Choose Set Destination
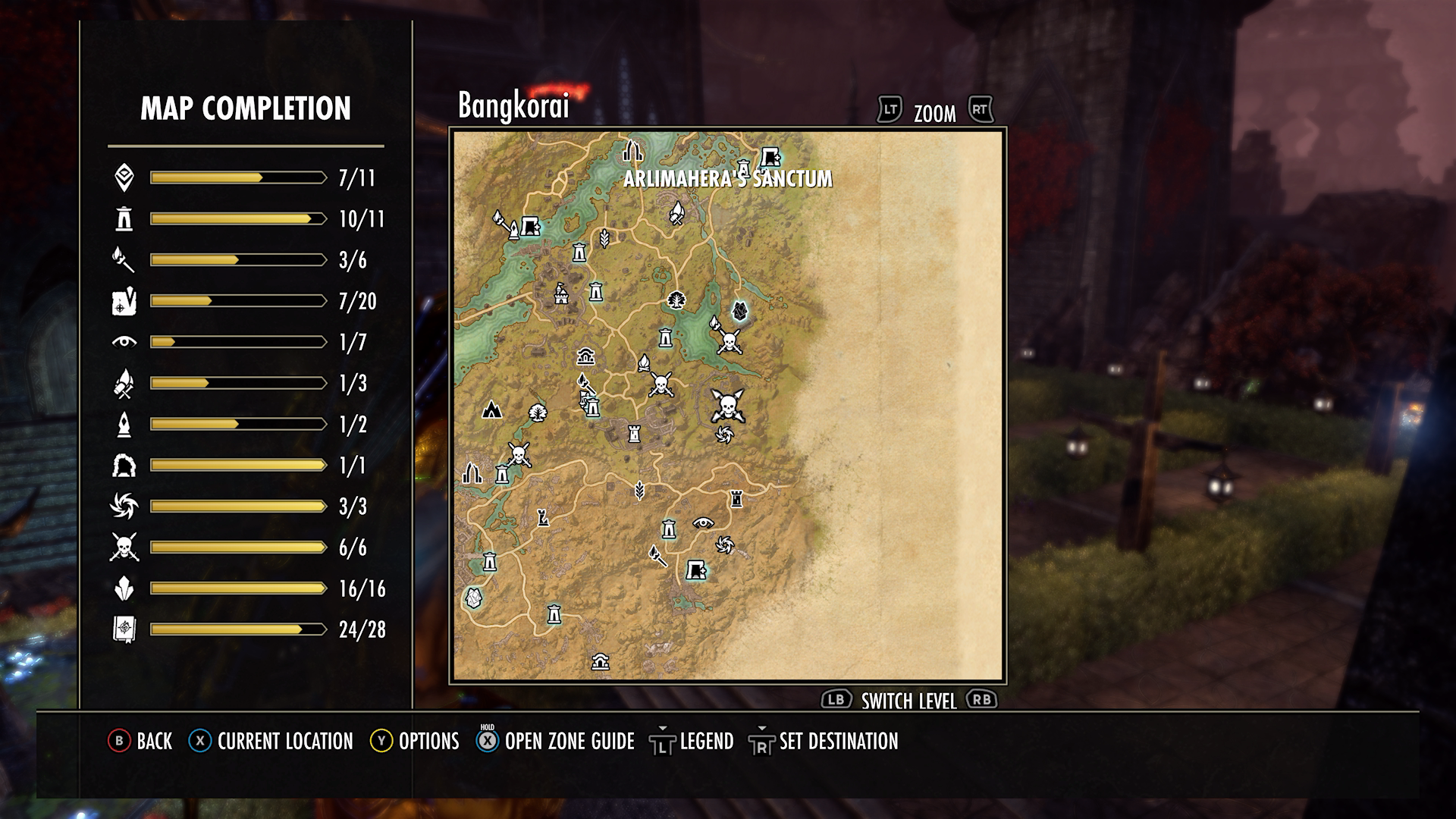 click(824, 741)
